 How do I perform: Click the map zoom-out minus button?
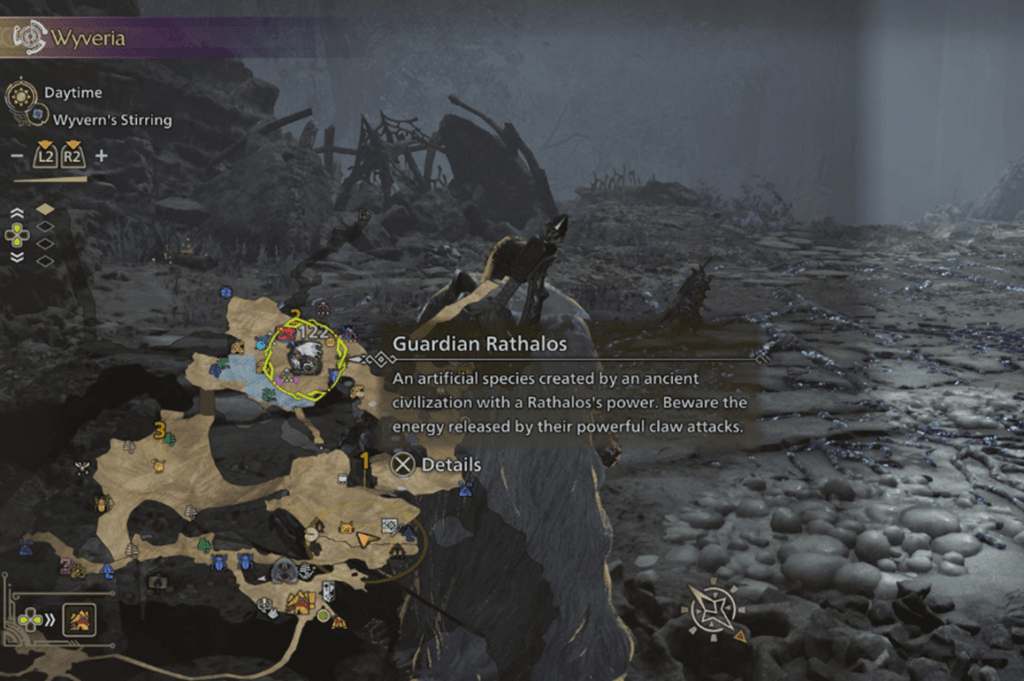[x=16, y=156]
